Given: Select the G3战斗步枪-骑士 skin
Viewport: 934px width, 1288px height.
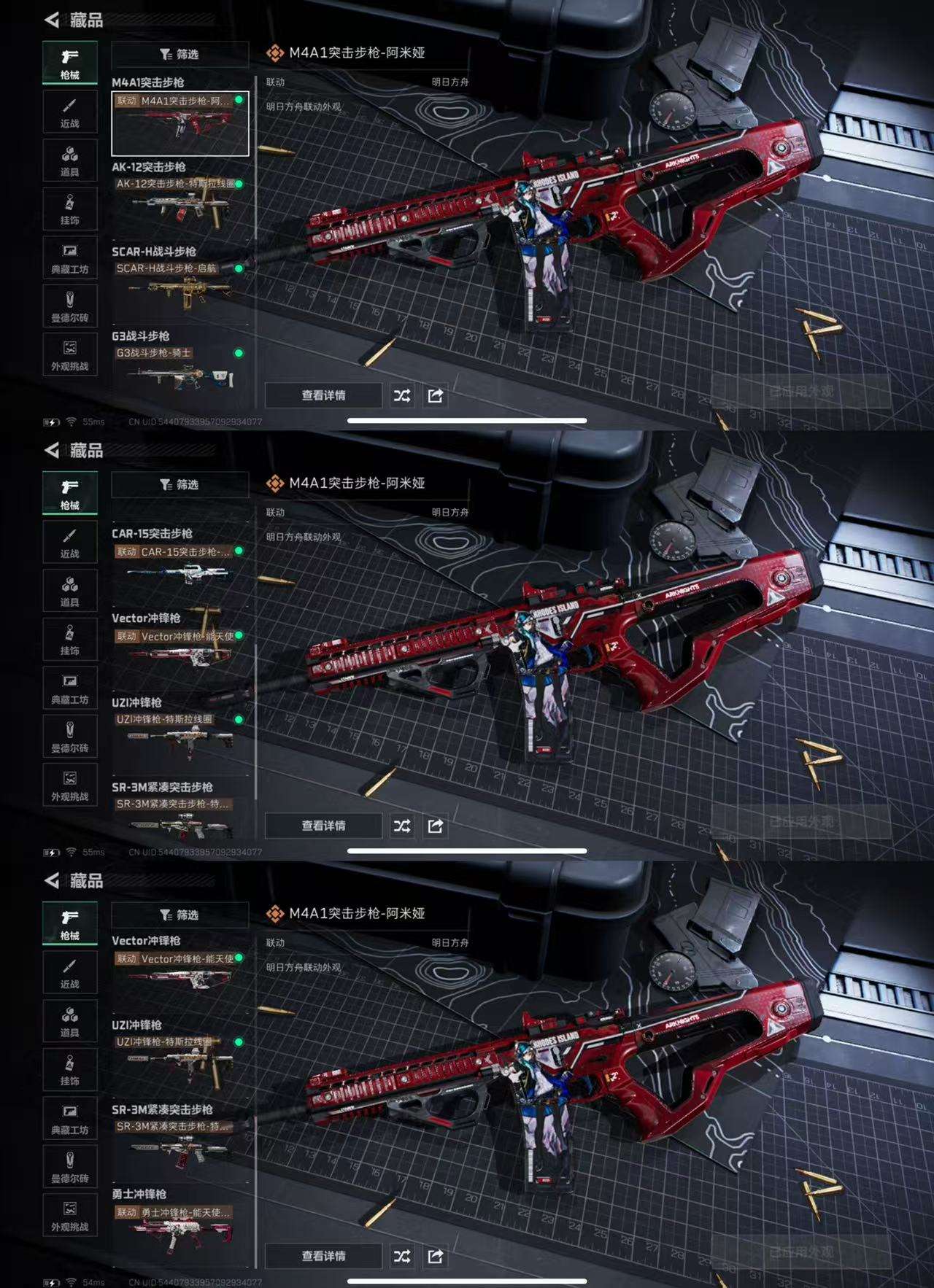Looking at the screenshot, I should 180,371.
